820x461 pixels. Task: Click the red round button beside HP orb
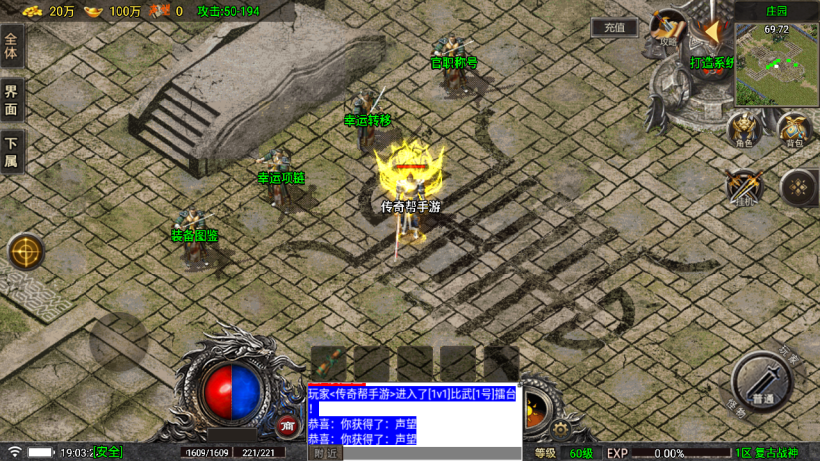[287, 424]
